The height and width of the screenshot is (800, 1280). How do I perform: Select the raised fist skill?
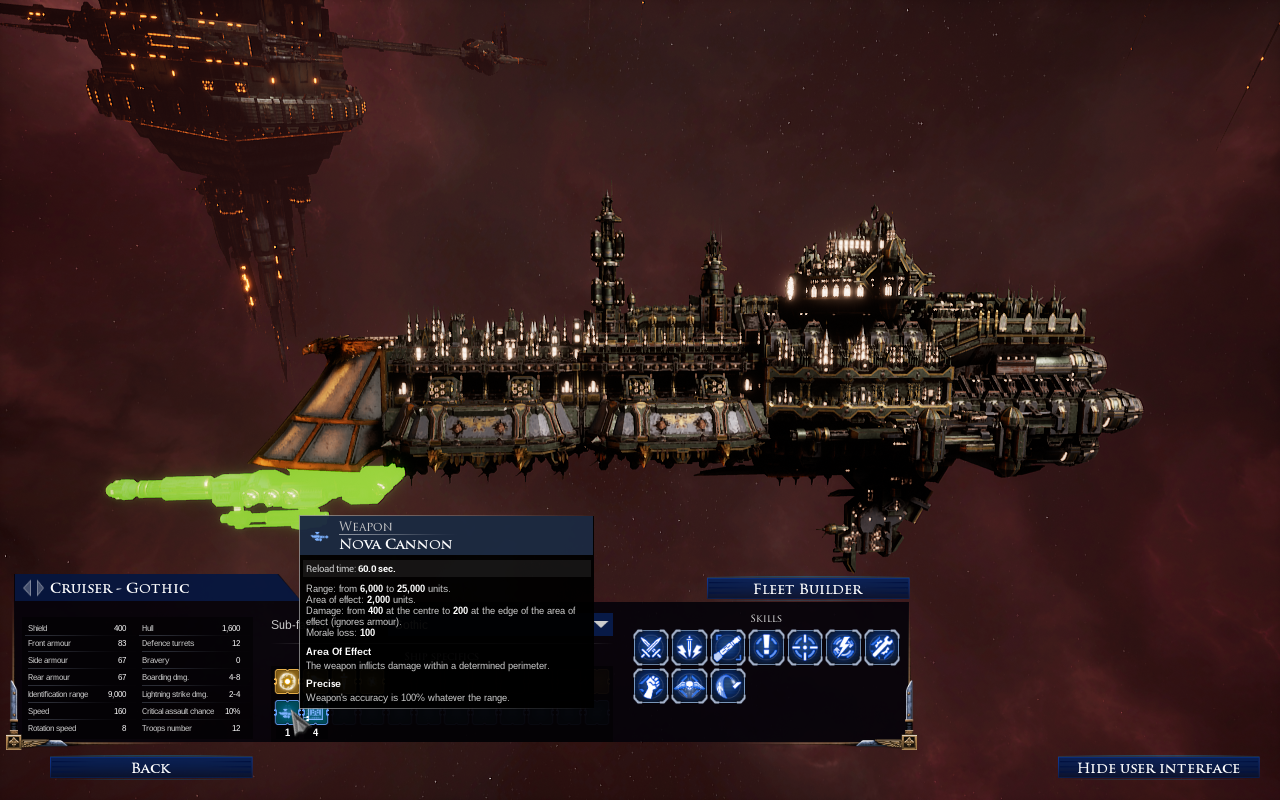(651, 686)
